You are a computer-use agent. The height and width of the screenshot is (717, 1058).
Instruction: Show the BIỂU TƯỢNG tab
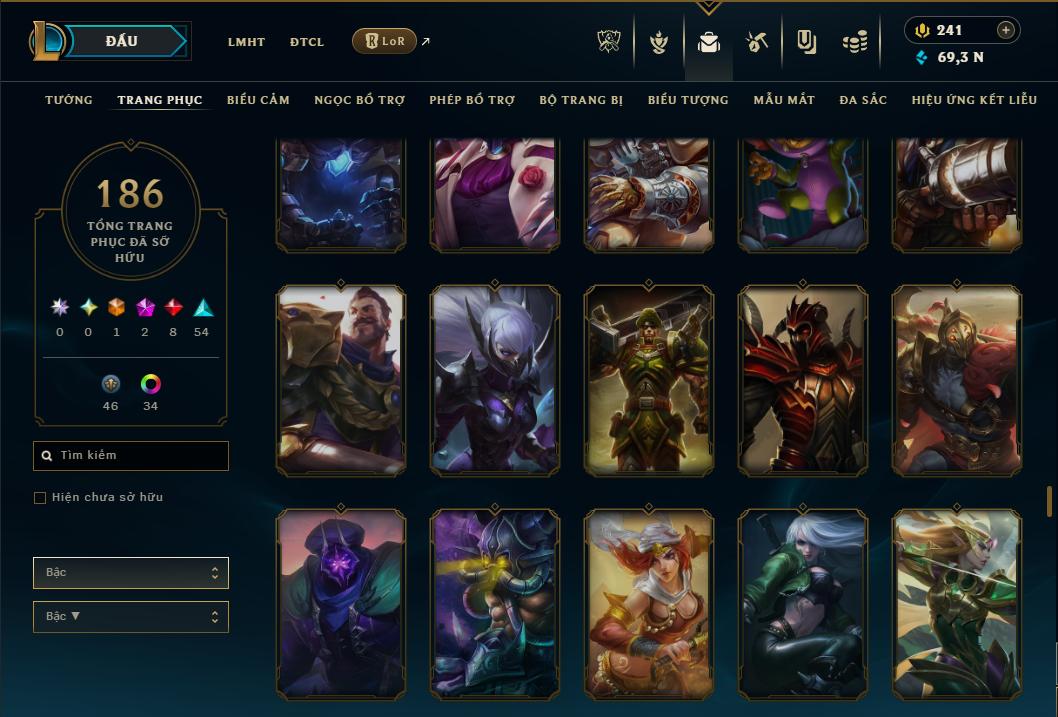(x=688, y=100)
